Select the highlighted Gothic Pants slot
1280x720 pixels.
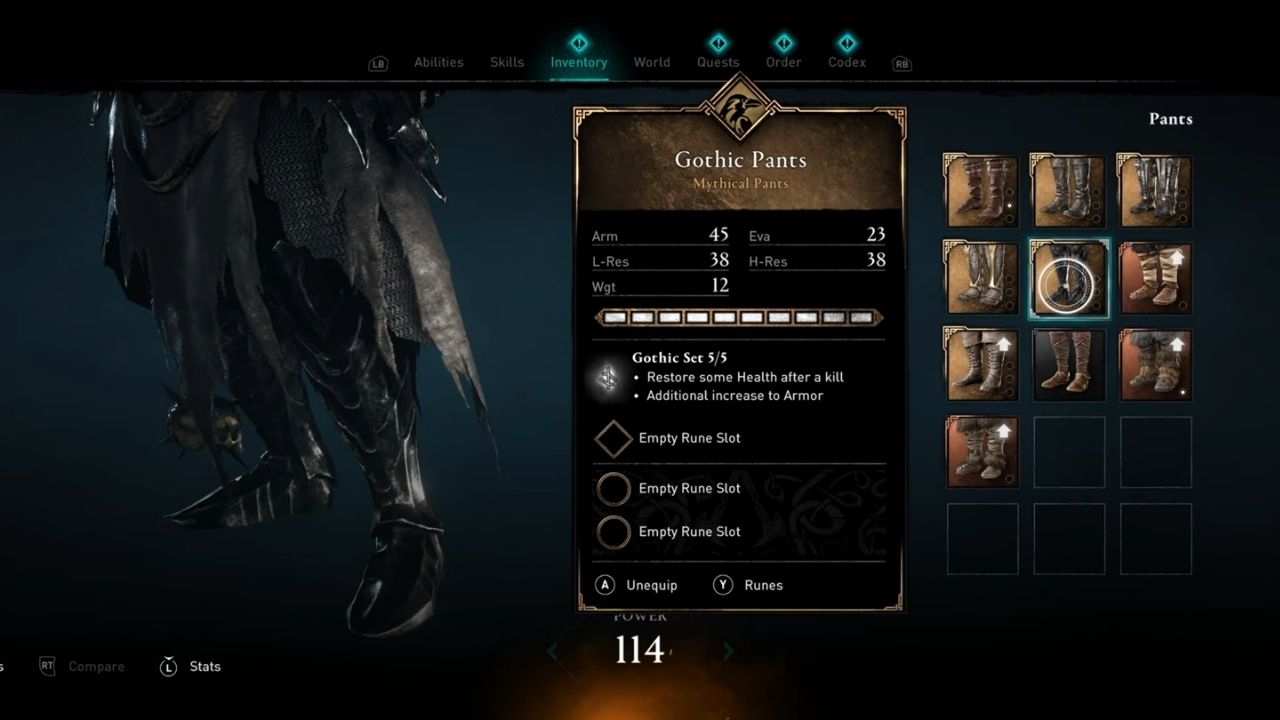(1068, 279)
